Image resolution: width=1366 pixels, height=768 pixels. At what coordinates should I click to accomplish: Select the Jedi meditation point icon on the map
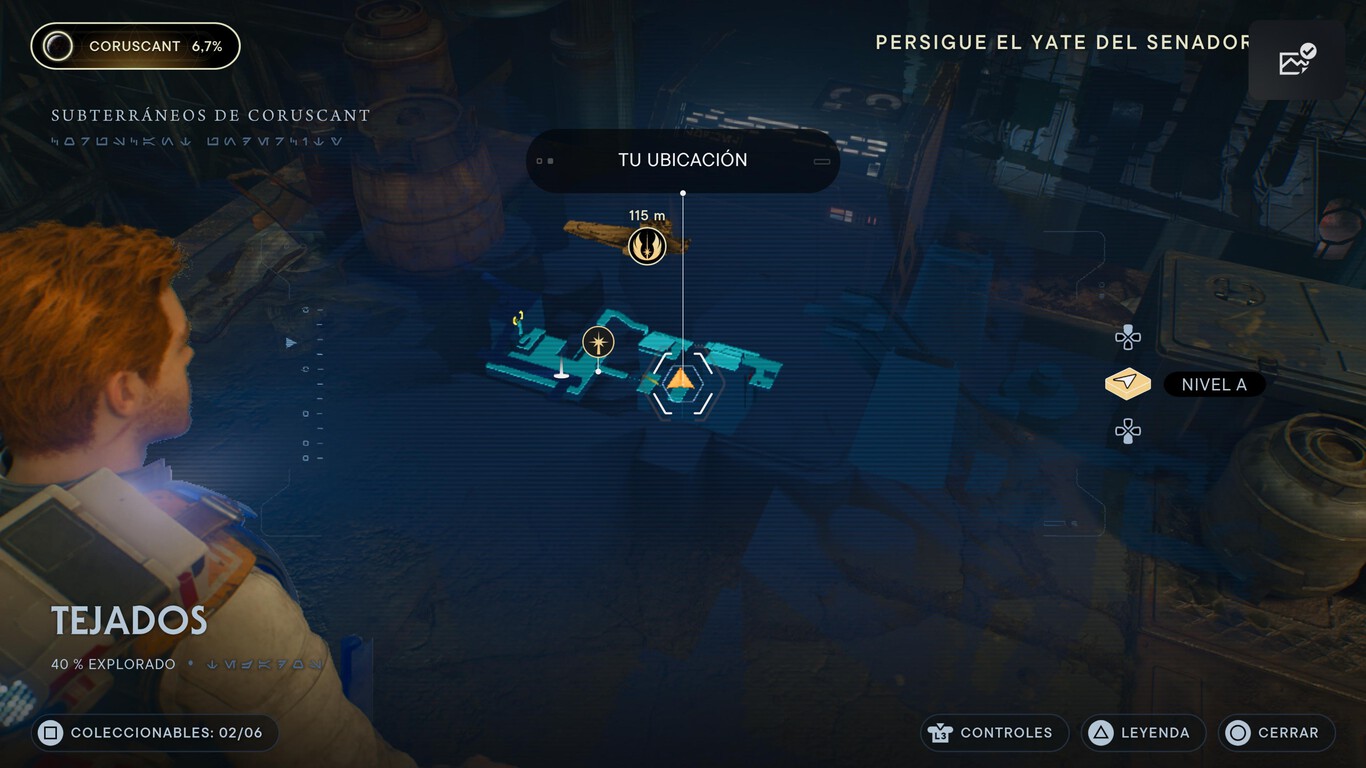tap(647, 246)
